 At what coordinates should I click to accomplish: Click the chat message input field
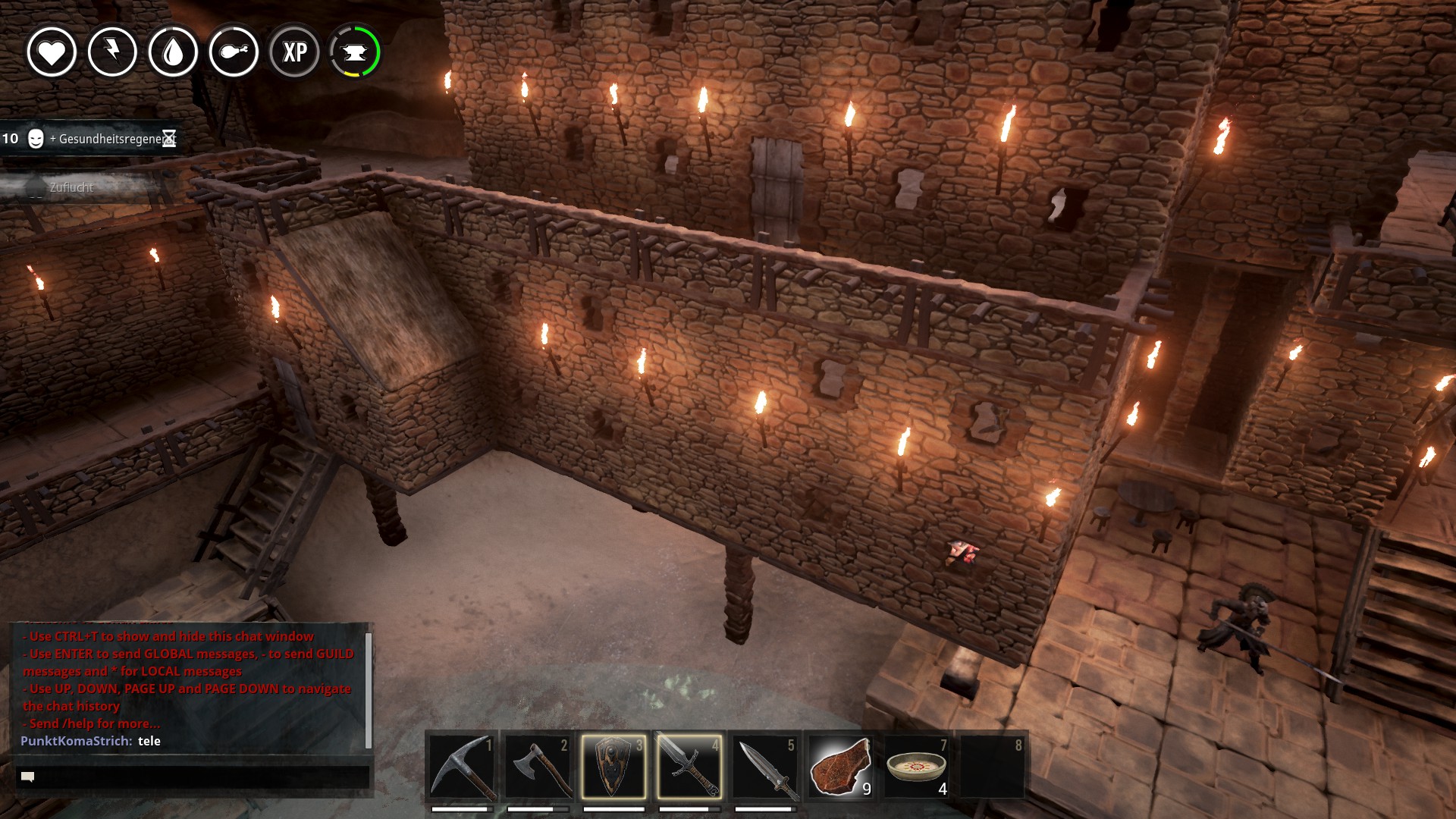pyautogui.click(x=193, y=777)
